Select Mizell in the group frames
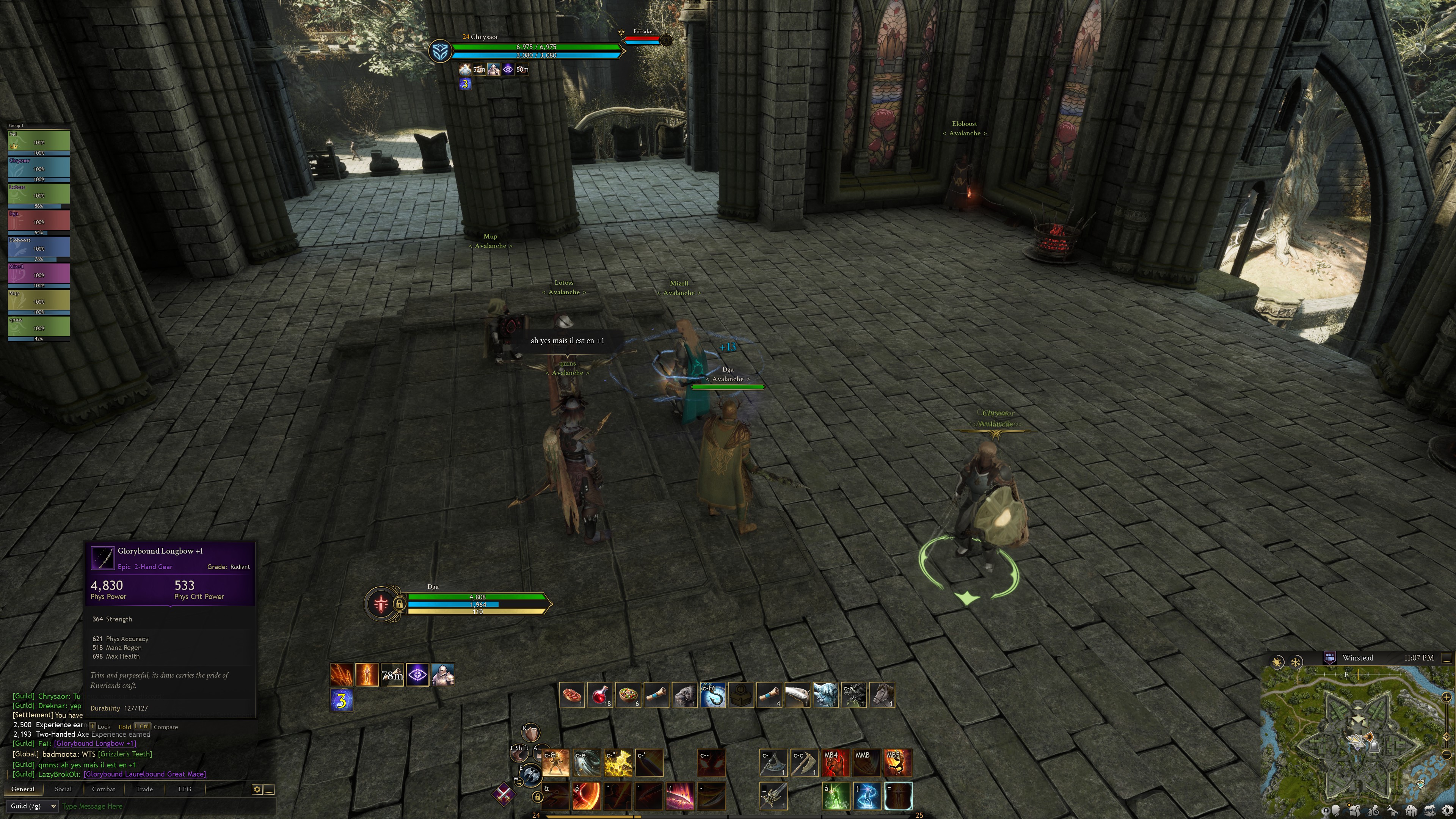 coord(38,275)
